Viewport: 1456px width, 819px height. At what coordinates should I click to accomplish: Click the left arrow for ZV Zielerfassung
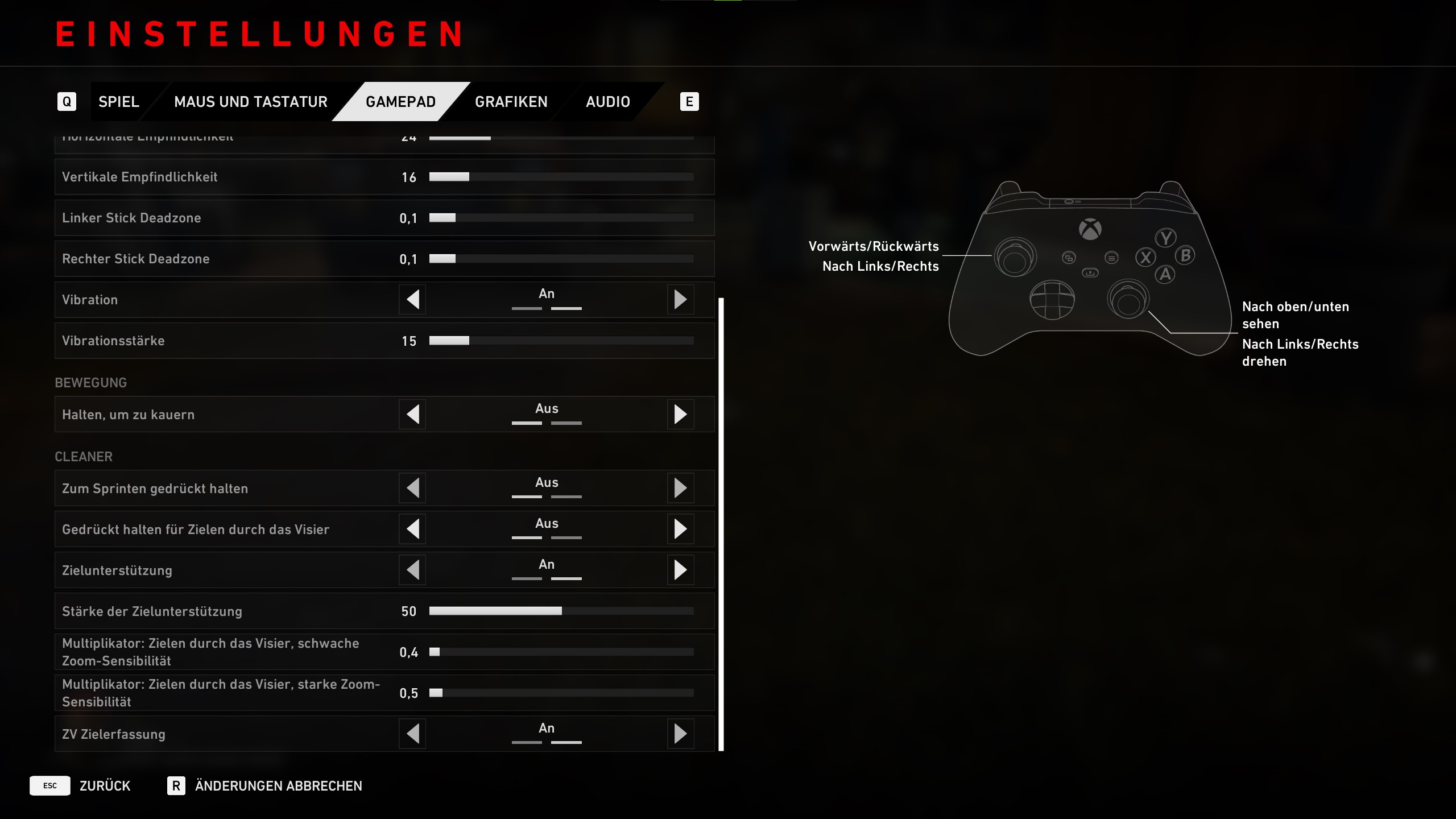click(x=413, y=734)
